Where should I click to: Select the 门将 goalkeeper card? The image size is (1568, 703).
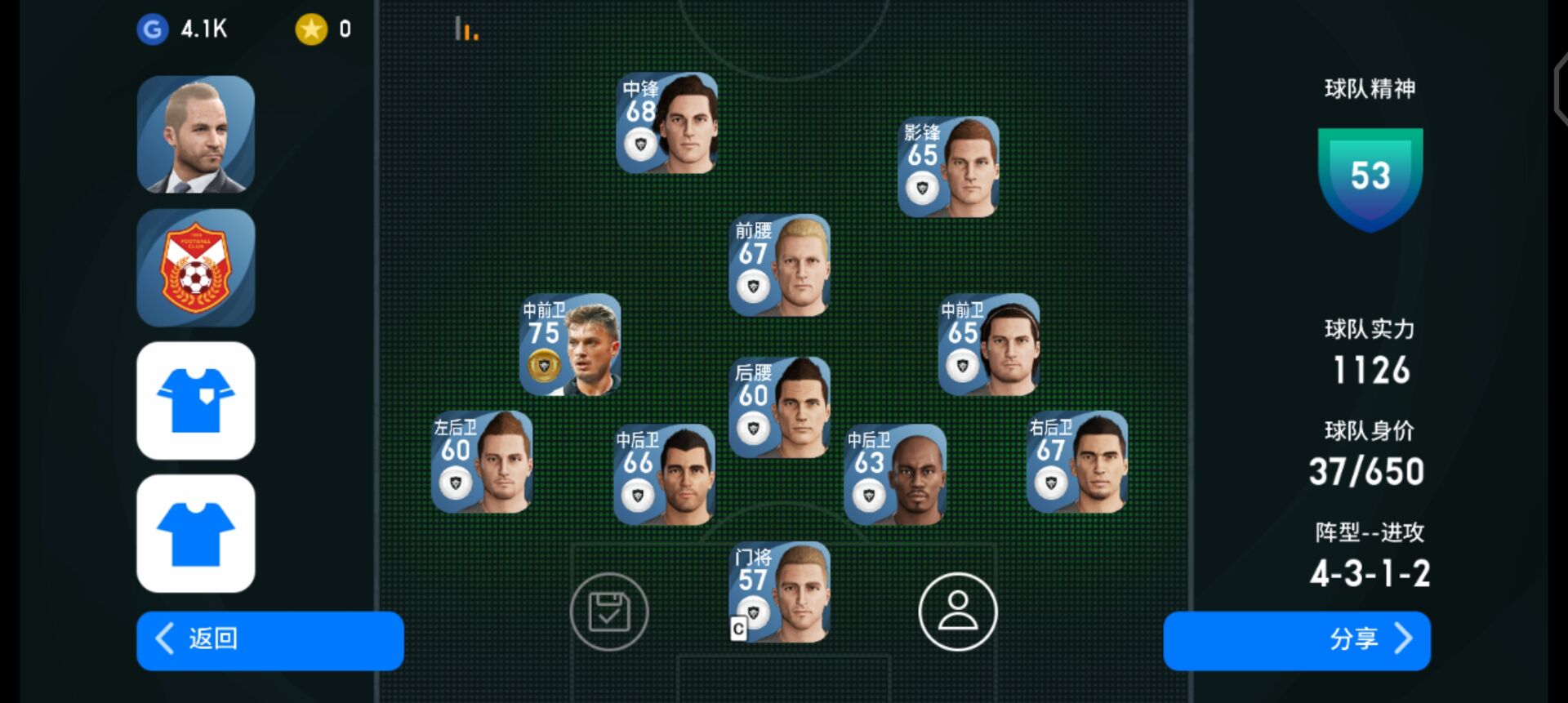coord(779,592)
